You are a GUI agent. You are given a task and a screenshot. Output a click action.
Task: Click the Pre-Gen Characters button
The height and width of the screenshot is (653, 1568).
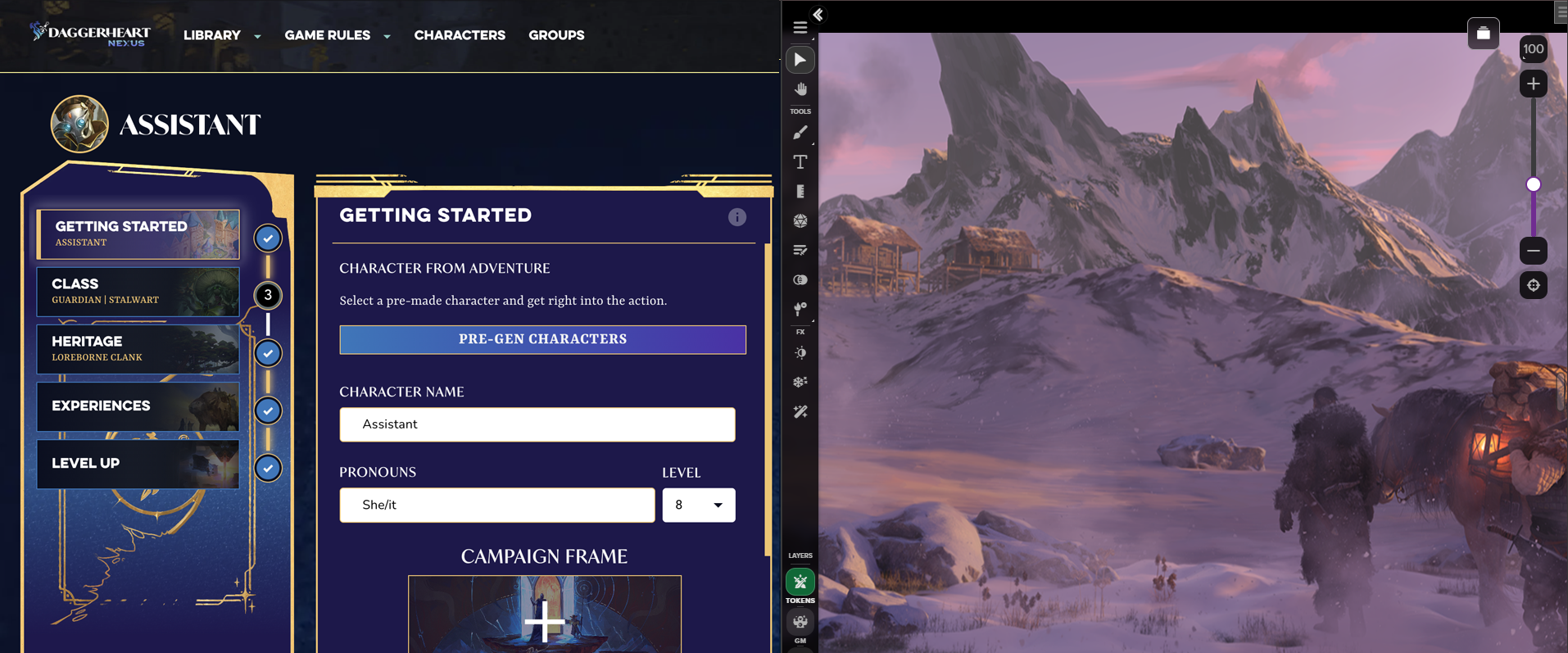point(542,339)
